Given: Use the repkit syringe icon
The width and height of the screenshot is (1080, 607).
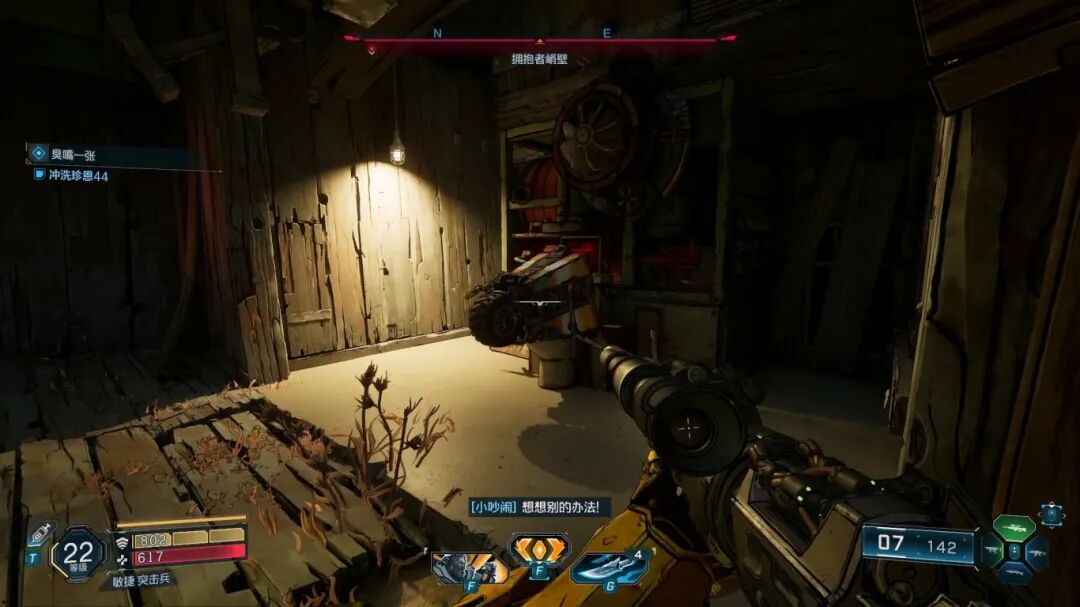Looking at the screenshot, I should 40,534.
